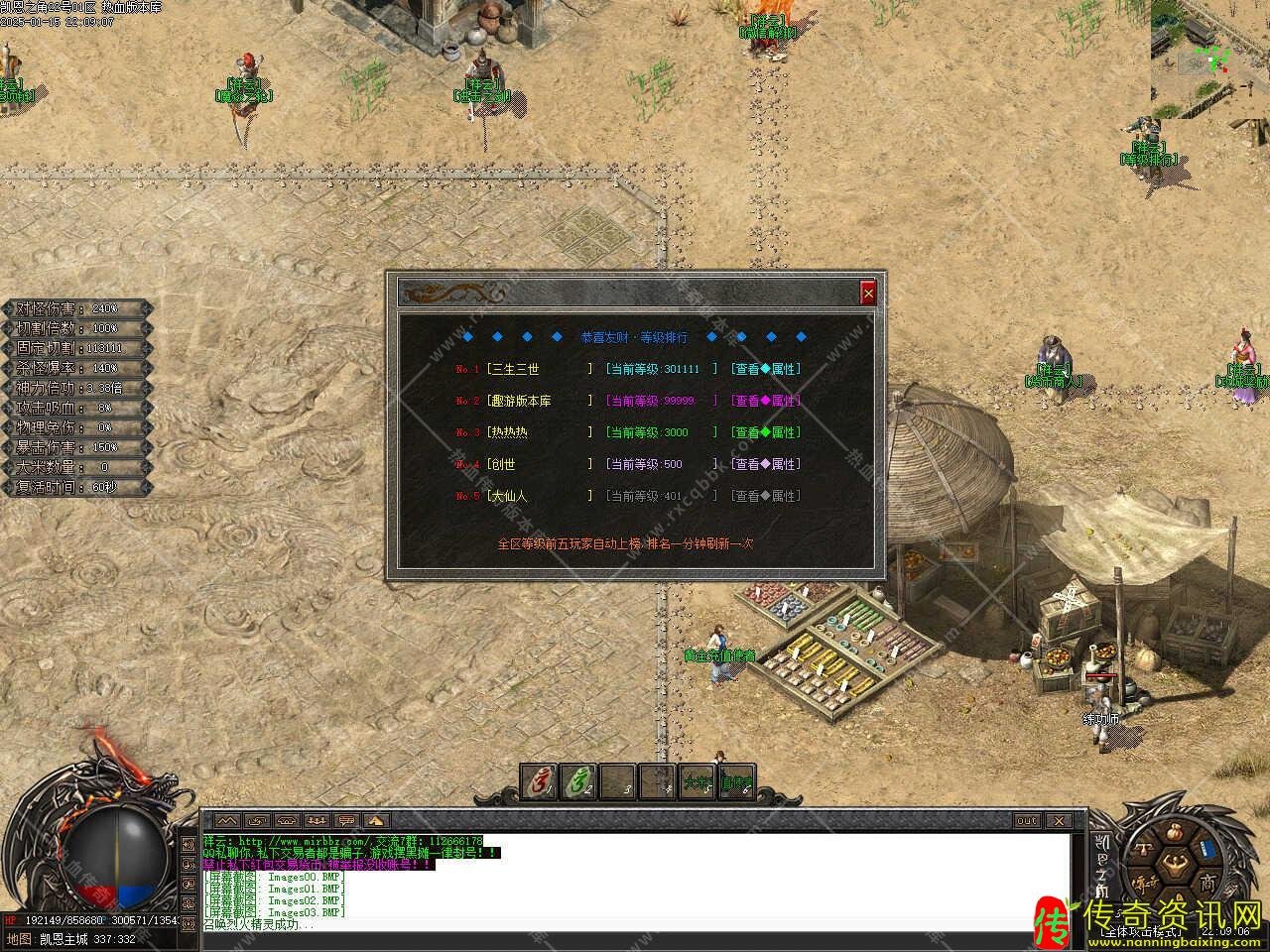Screen dimensions: 1270x952
Task: Close the chat panel with its X button
Action: (1059, 821)
